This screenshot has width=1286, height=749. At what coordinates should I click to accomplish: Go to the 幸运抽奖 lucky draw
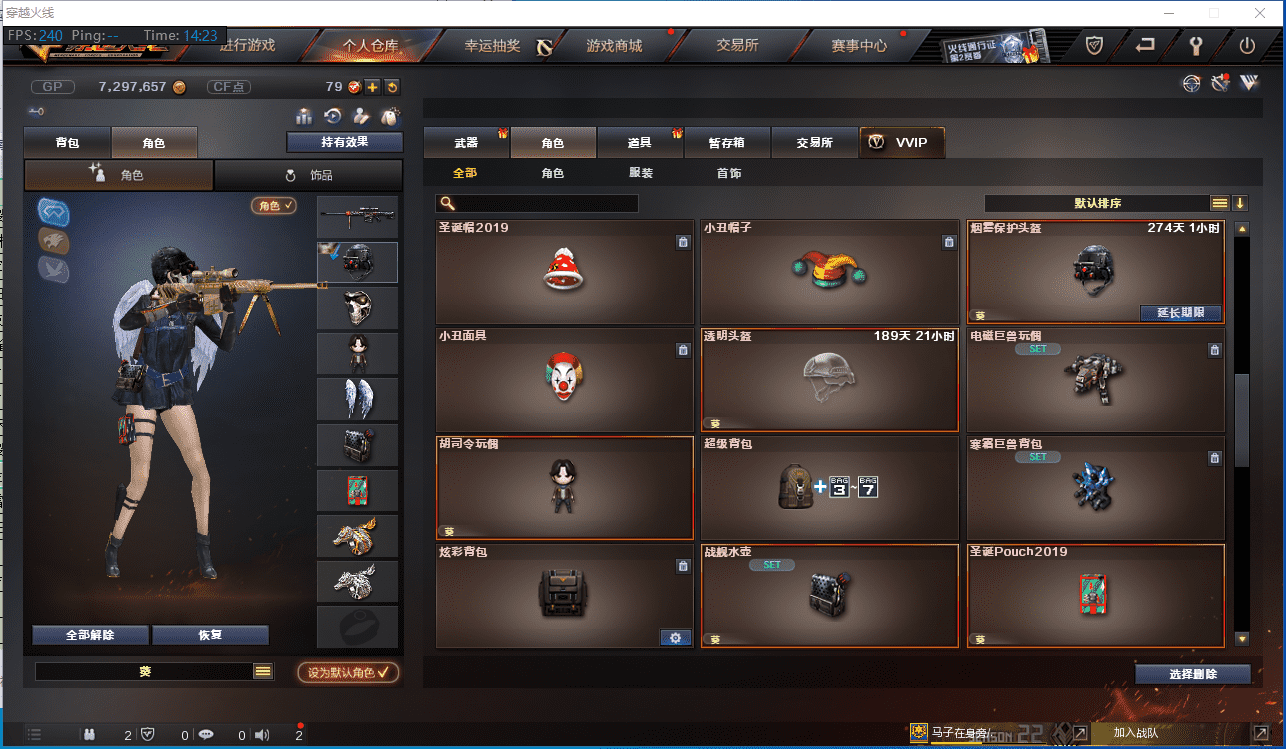click(x=492, y=46)
